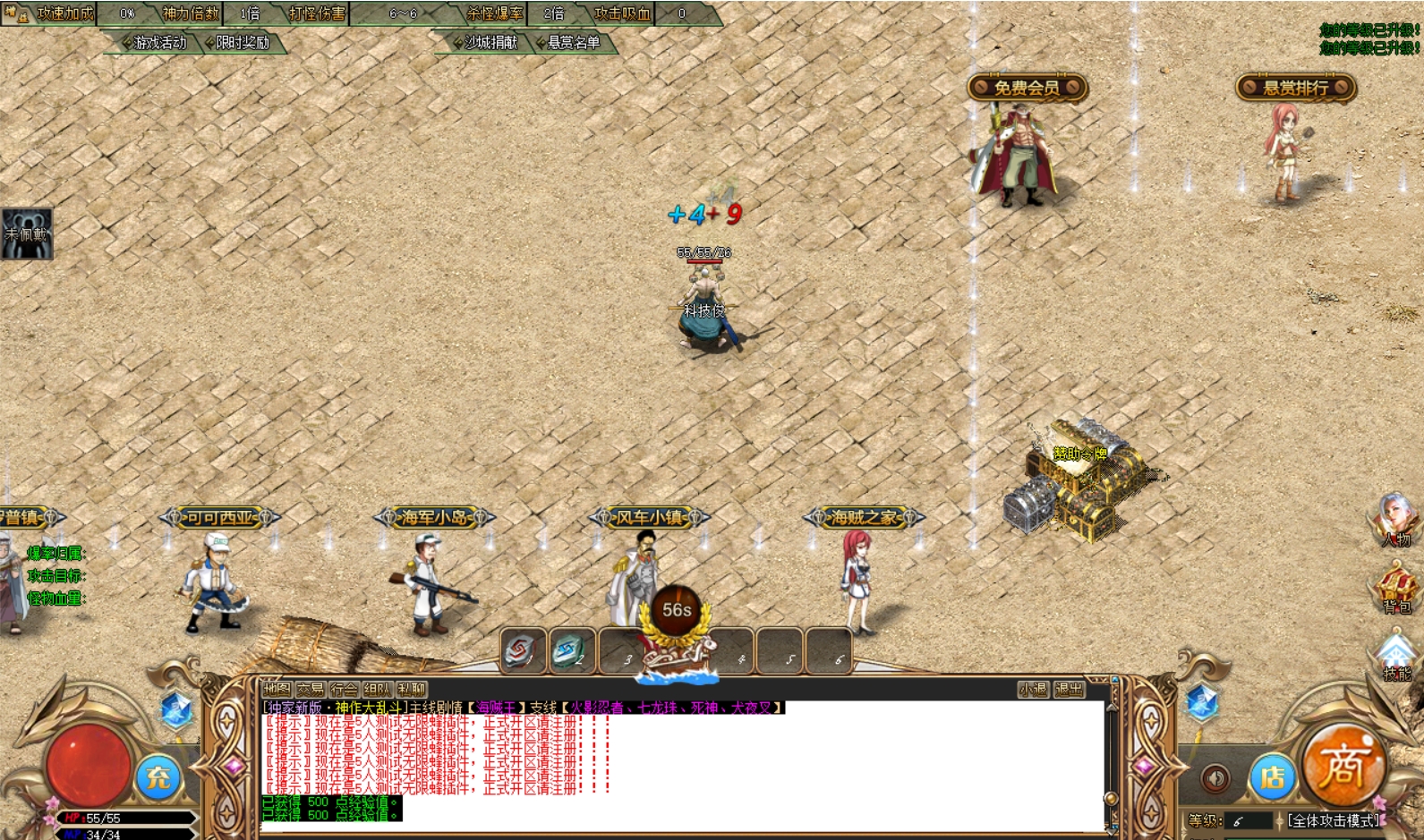The height and width of the screenshot is (840, 1424).
Task: Click the 小退 return-to-character-select button
Action: pos(1033,689)
